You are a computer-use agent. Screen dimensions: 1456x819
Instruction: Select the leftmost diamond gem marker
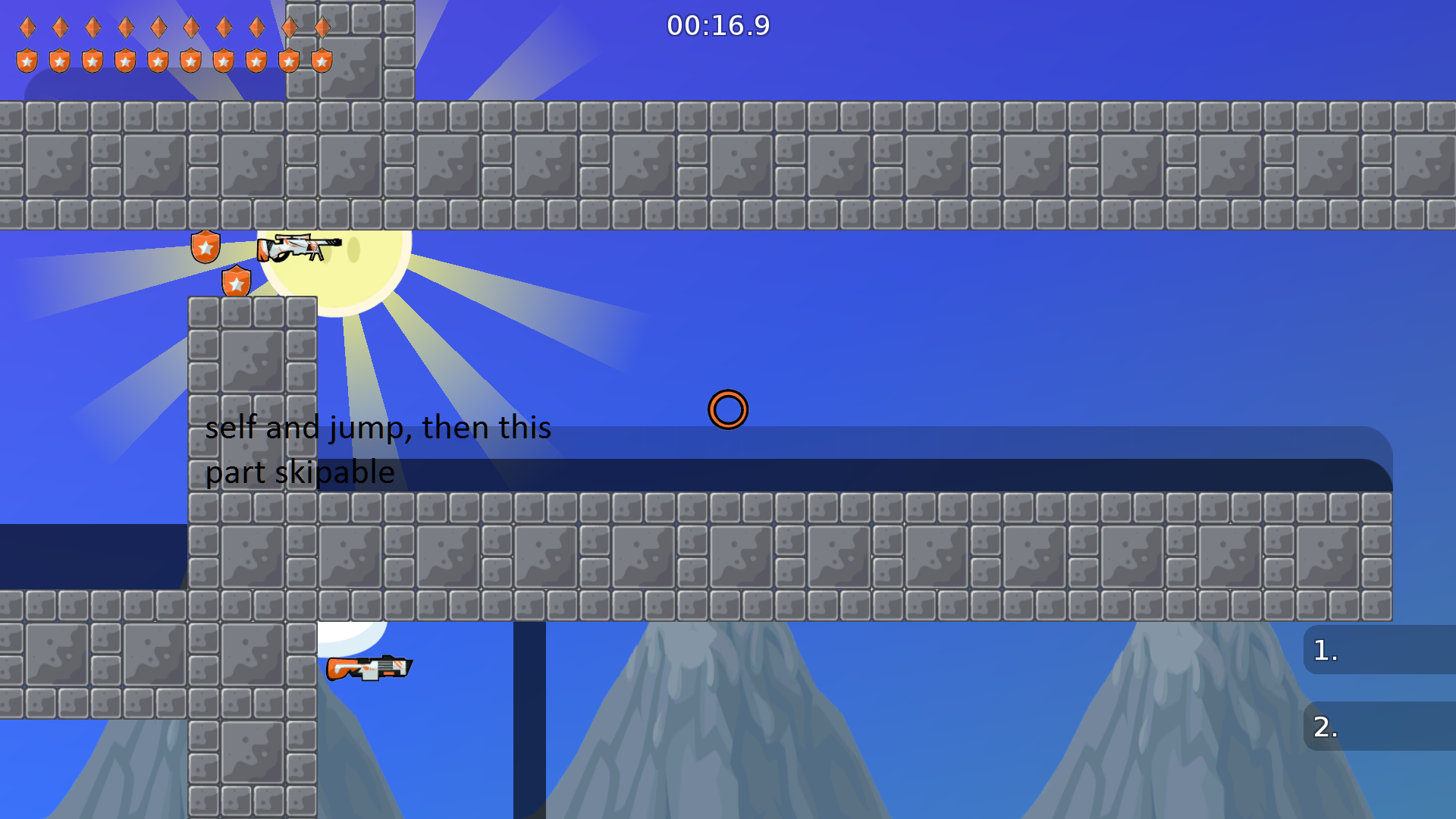[27, 27]
